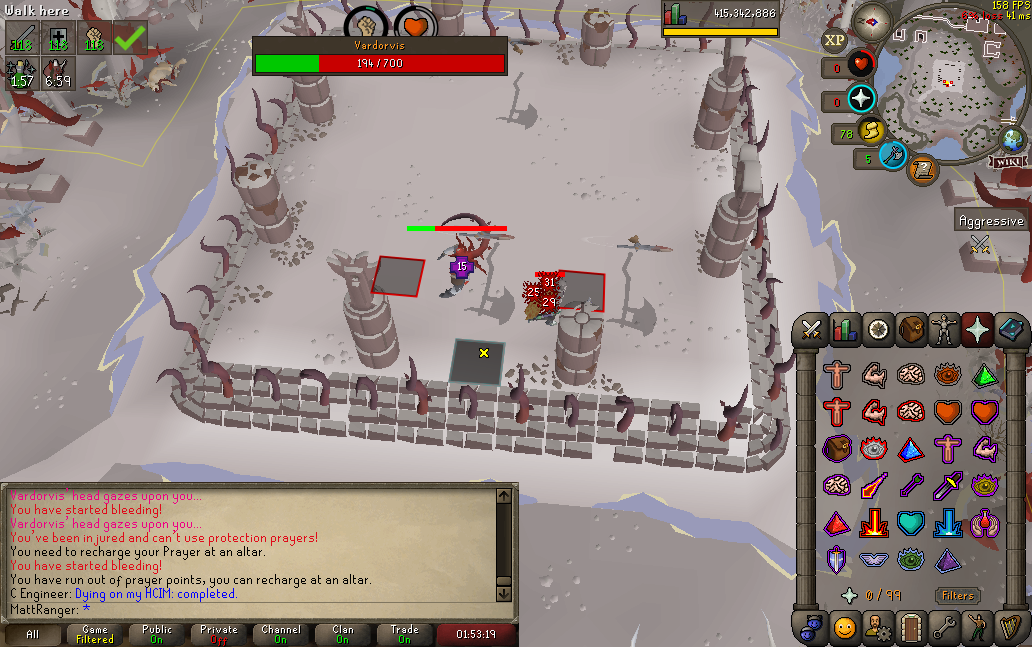Viewport: 1032px width, 647px height.
Task: Switch to the Skills tab
Action: (845, 329)
